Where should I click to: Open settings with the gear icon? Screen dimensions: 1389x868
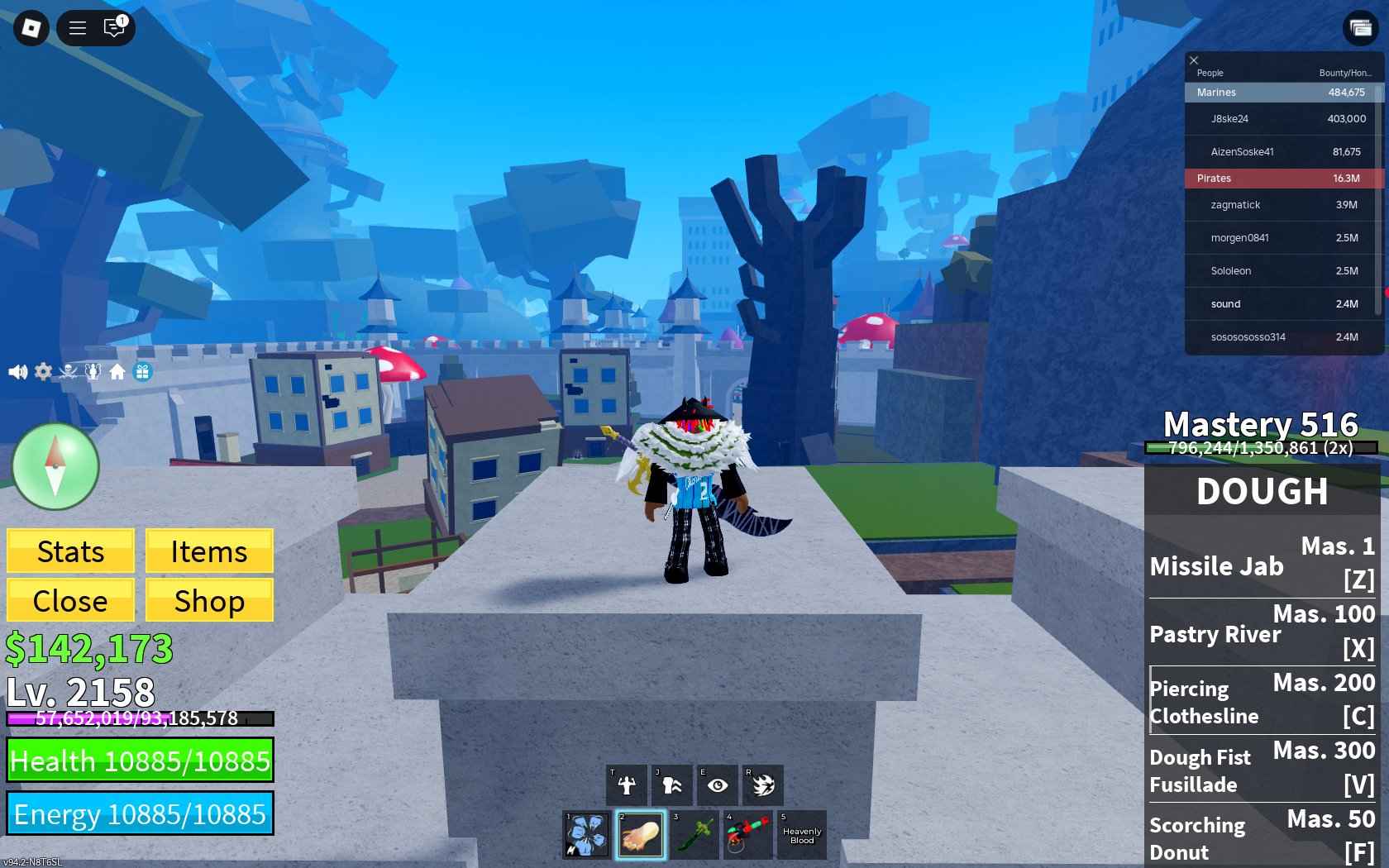(x=42, y=371)
